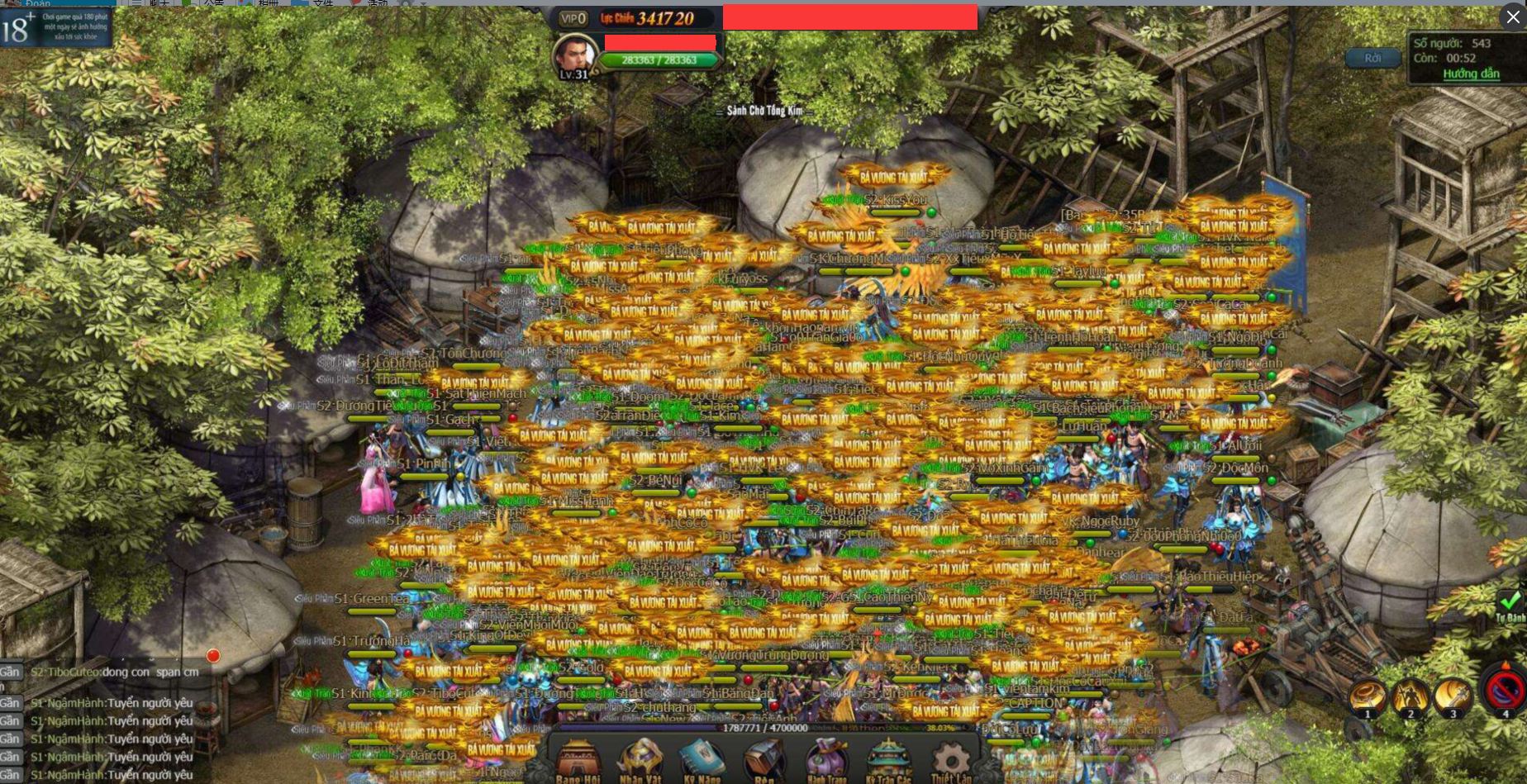Viewport: 1527px width, 784px height.
Task: Click the disabled skill 4 icon
Action: [1505, 691]
